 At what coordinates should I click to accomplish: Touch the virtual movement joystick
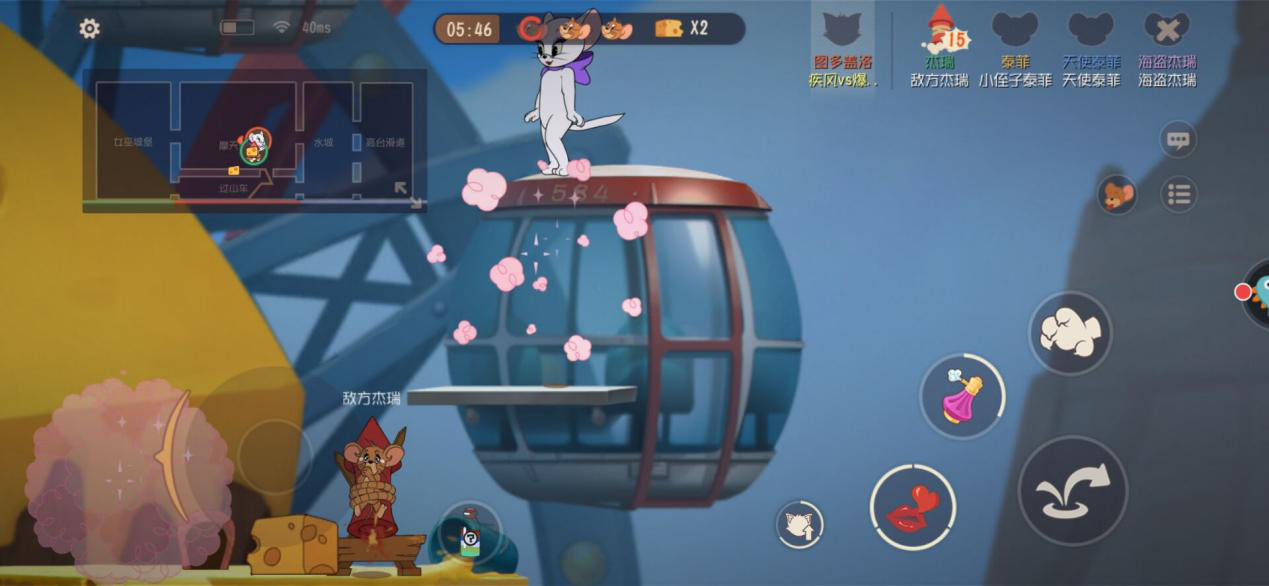pos(274,456)
